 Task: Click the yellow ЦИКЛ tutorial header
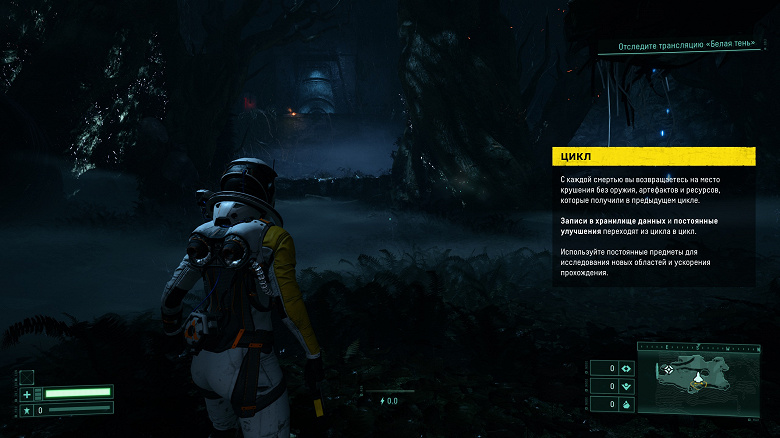coord(653,156)
